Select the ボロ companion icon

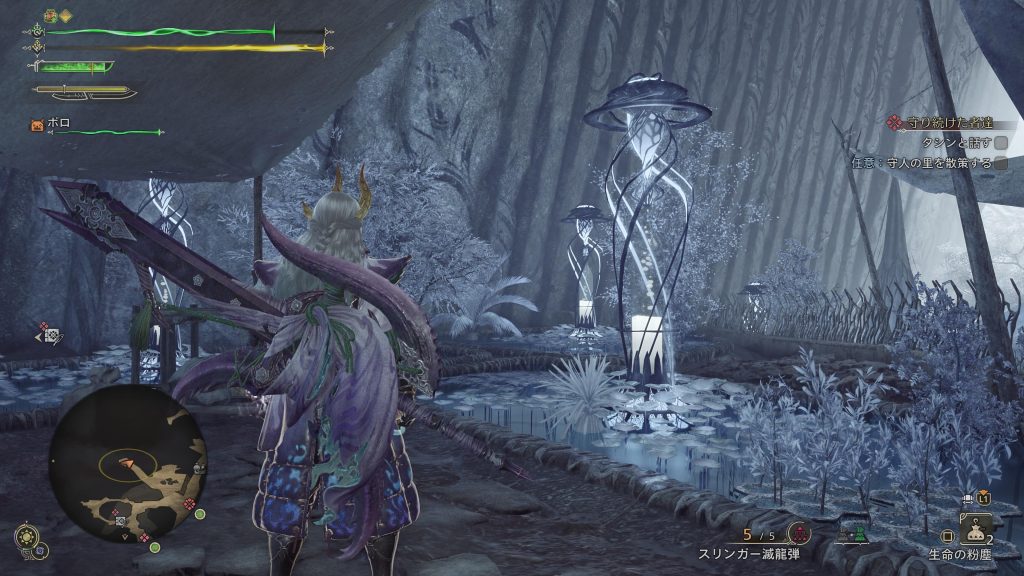[37, 125]
